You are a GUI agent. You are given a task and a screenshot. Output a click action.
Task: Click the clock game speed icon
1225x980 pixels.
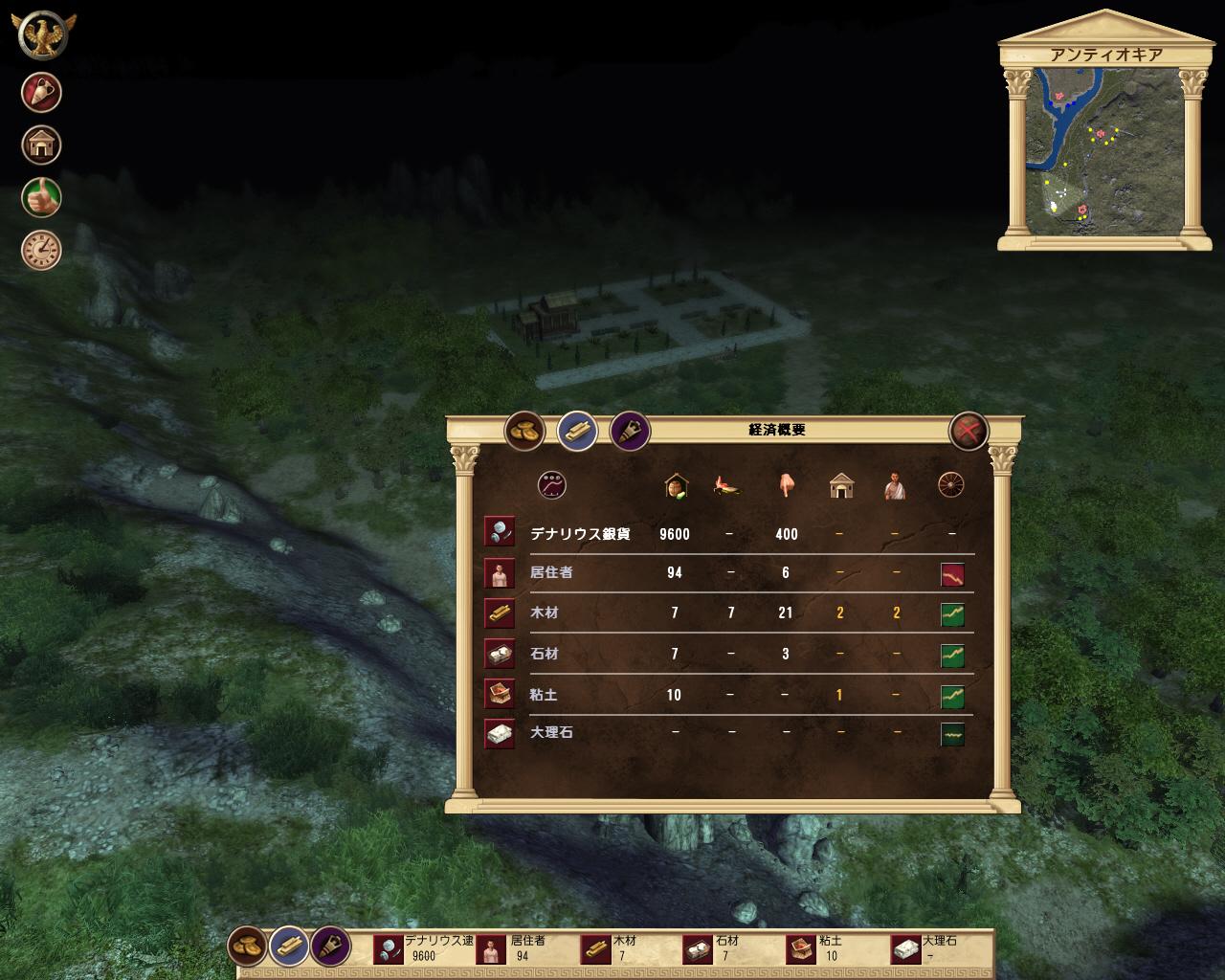pyautogui.click(x=41, y=251)
